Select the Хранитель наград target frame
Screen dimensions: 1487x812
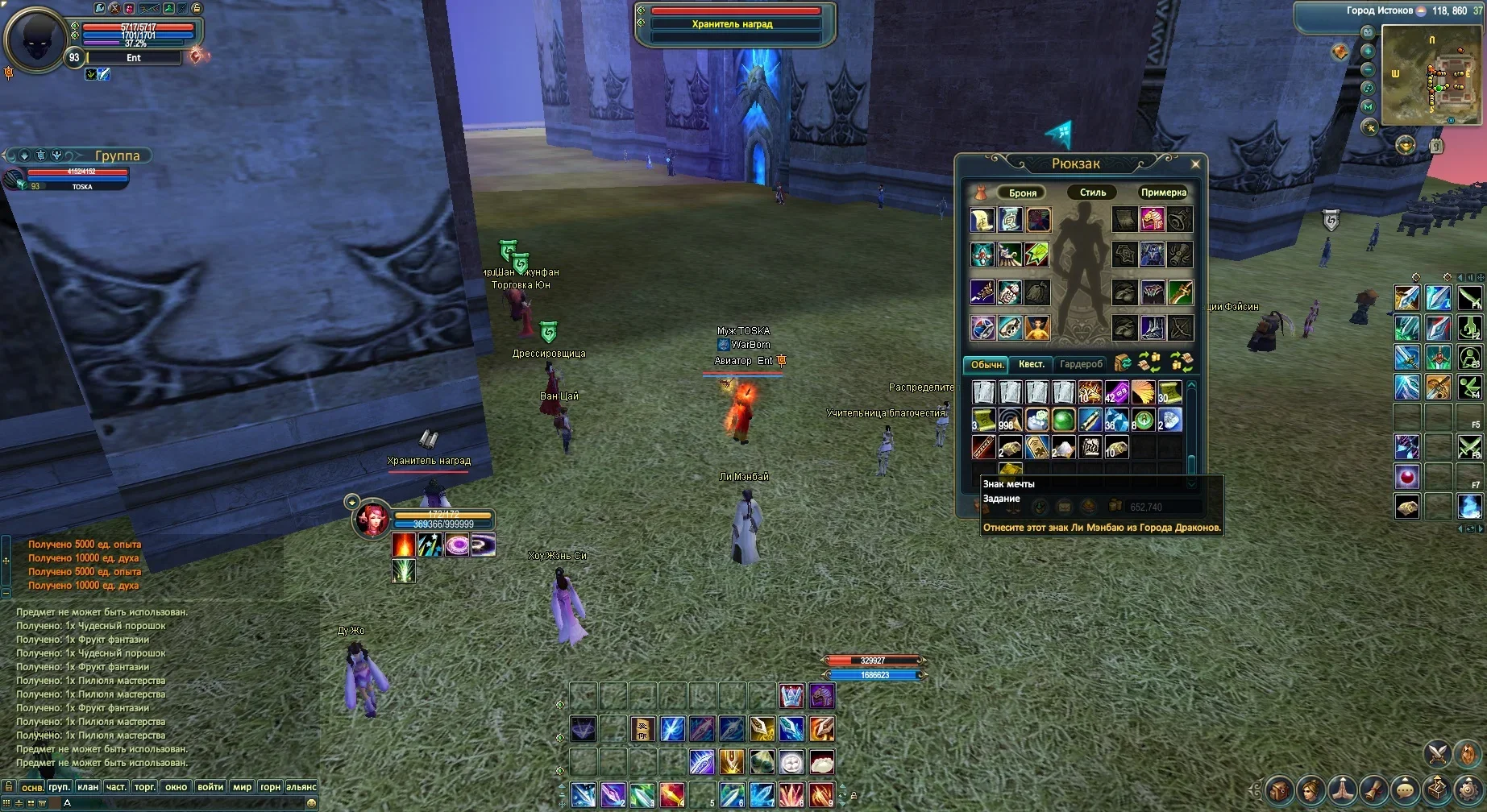[732, 24]
